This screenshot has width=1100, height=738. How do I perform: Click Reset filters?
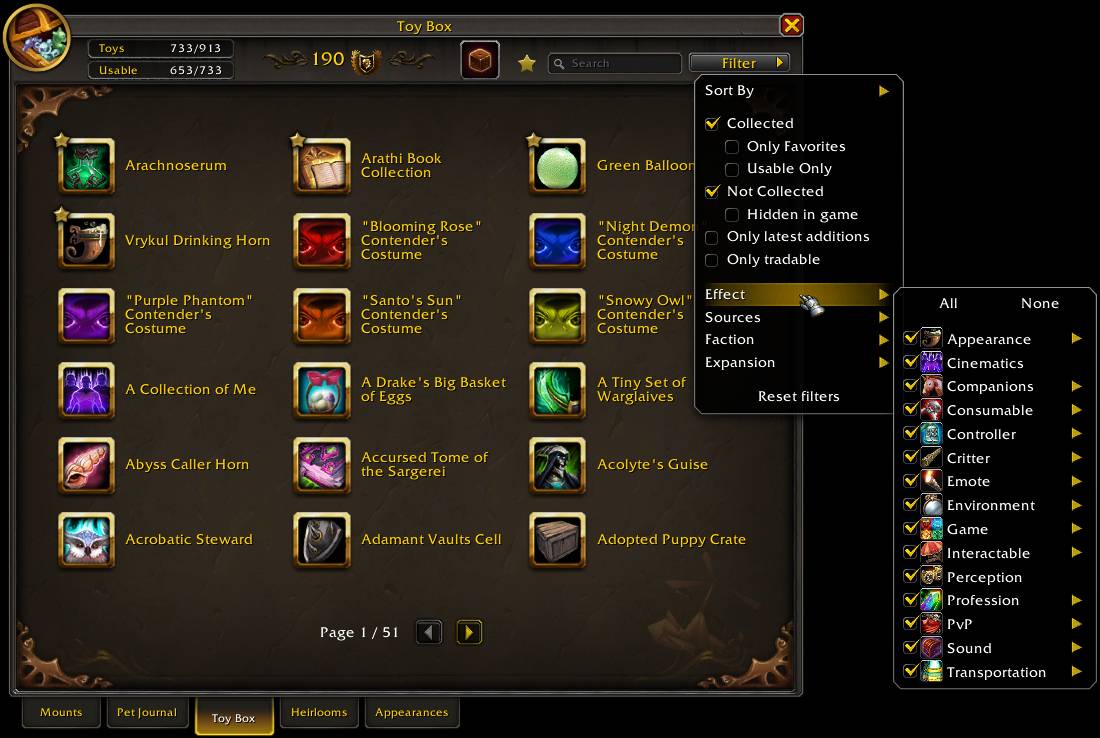click(798, 396)
